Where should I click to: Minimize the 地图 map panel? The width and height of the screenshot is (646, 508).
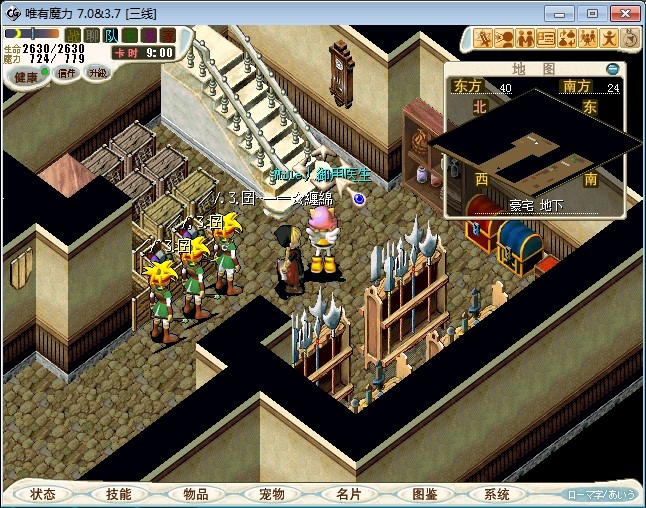point(612,69)
